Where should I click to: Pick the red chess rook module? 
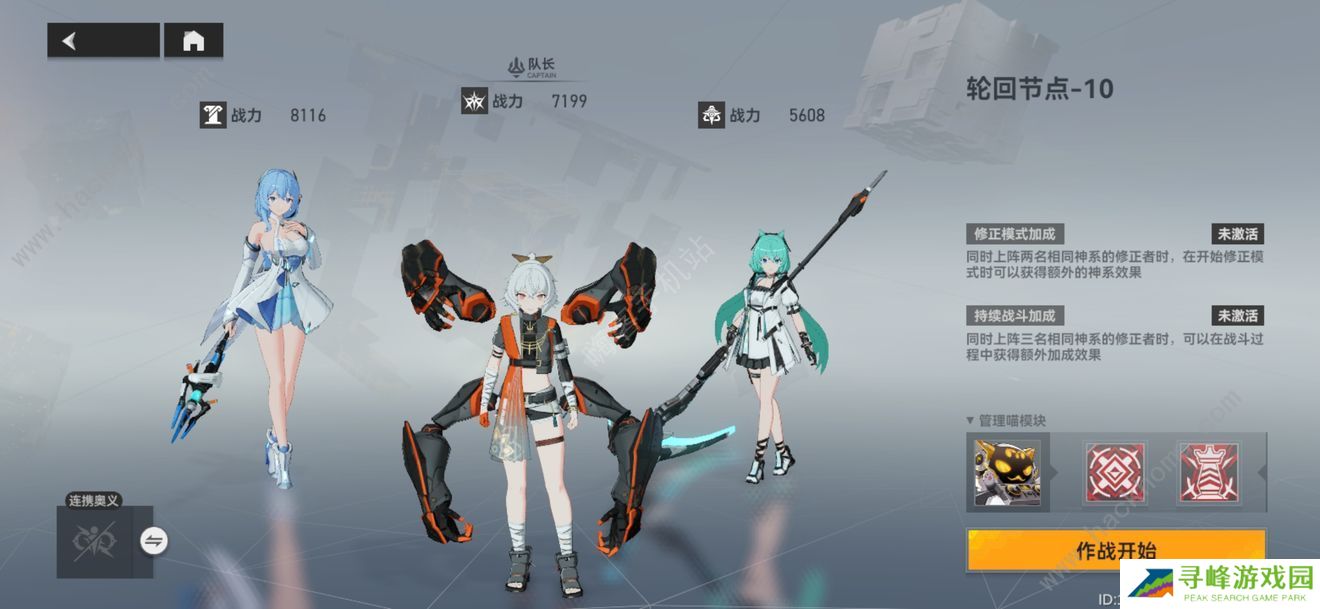(1209, 472)
